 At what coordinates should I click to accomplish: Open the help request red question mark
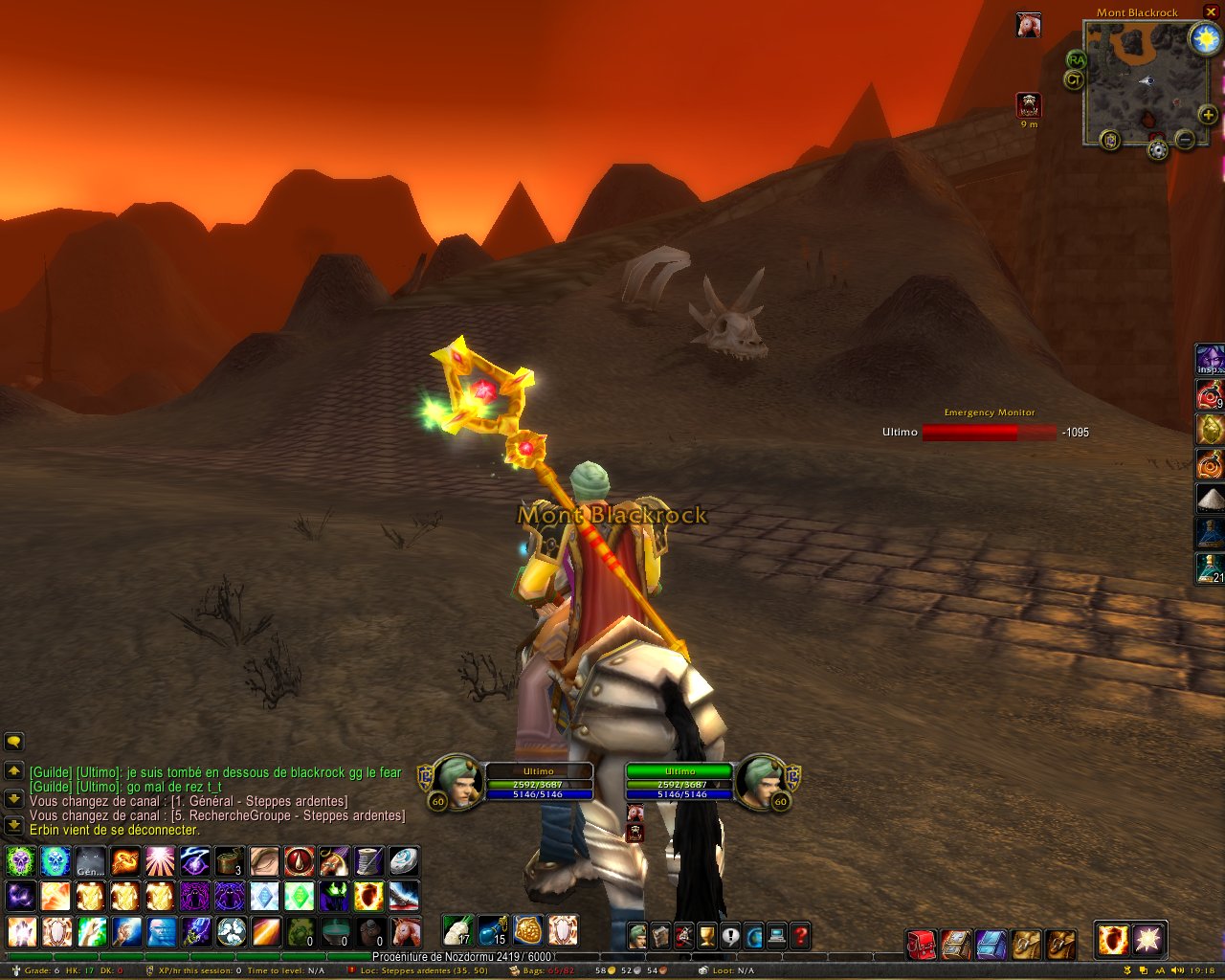(801, 935)
